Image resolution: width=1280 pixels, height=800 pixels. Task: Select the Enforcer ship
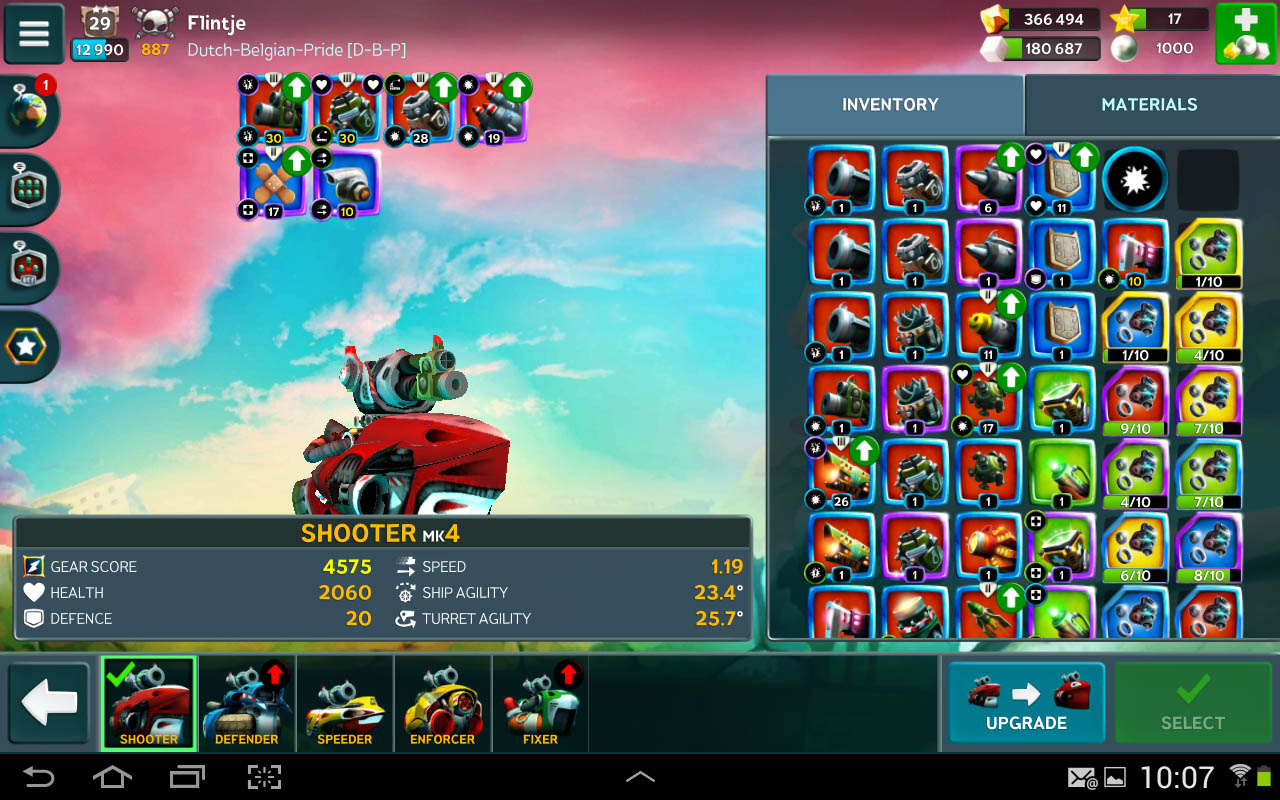coord(442,704)
